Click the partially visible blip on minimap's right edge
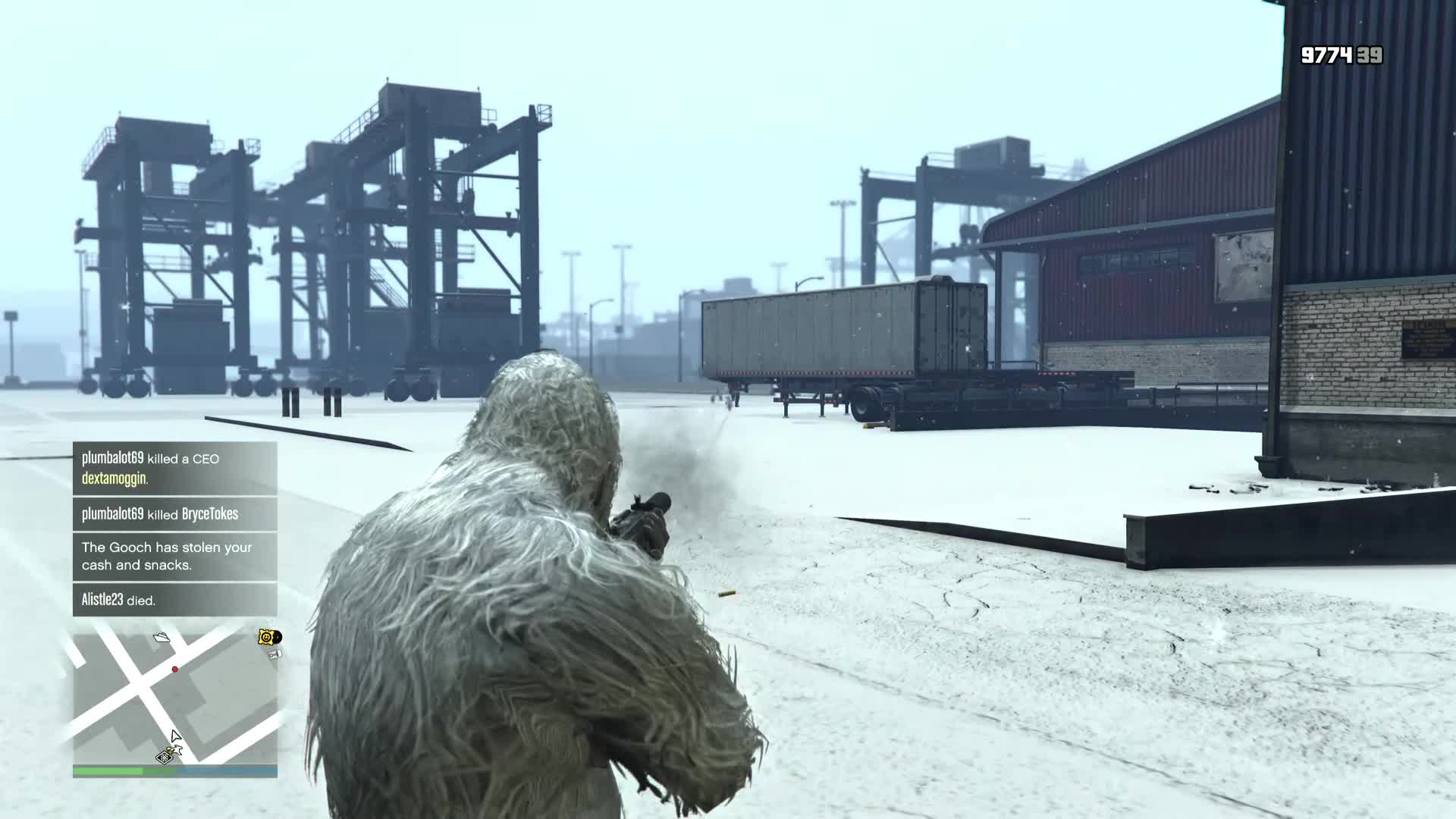 click(x=275, y=654)
